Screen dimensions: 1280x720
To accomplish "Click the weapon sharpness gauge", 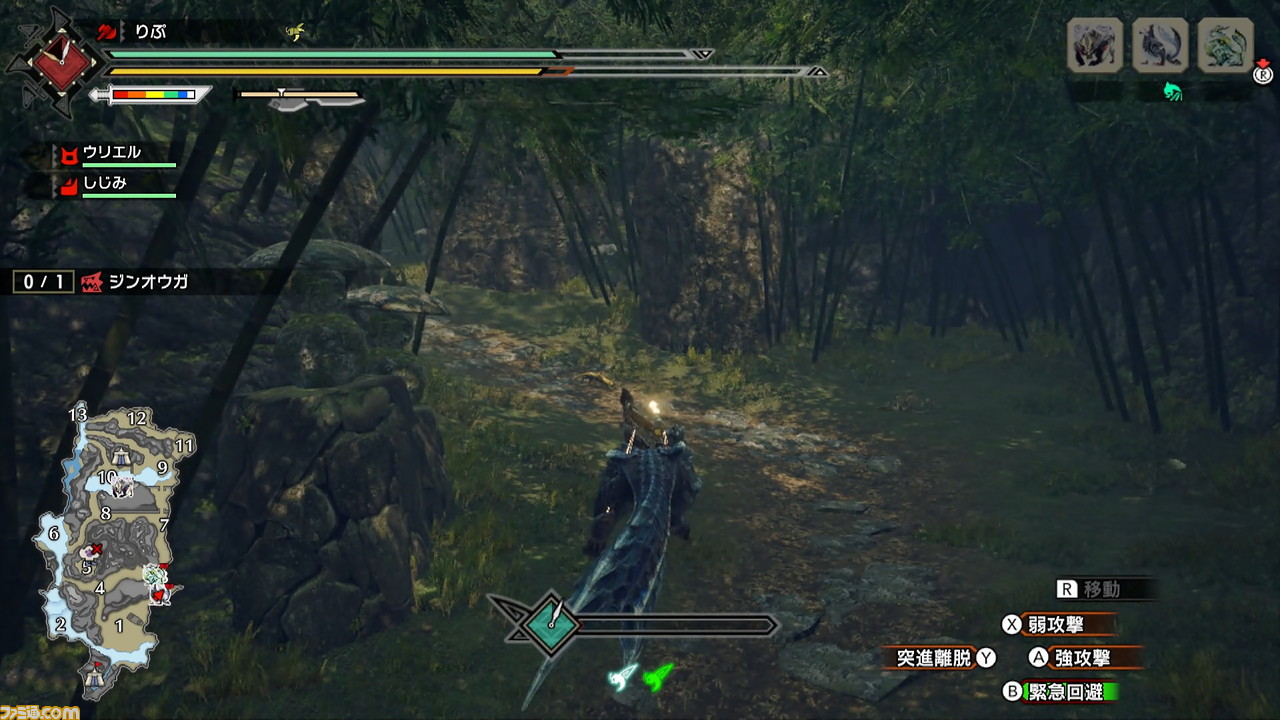I will [x=152, y=95].
